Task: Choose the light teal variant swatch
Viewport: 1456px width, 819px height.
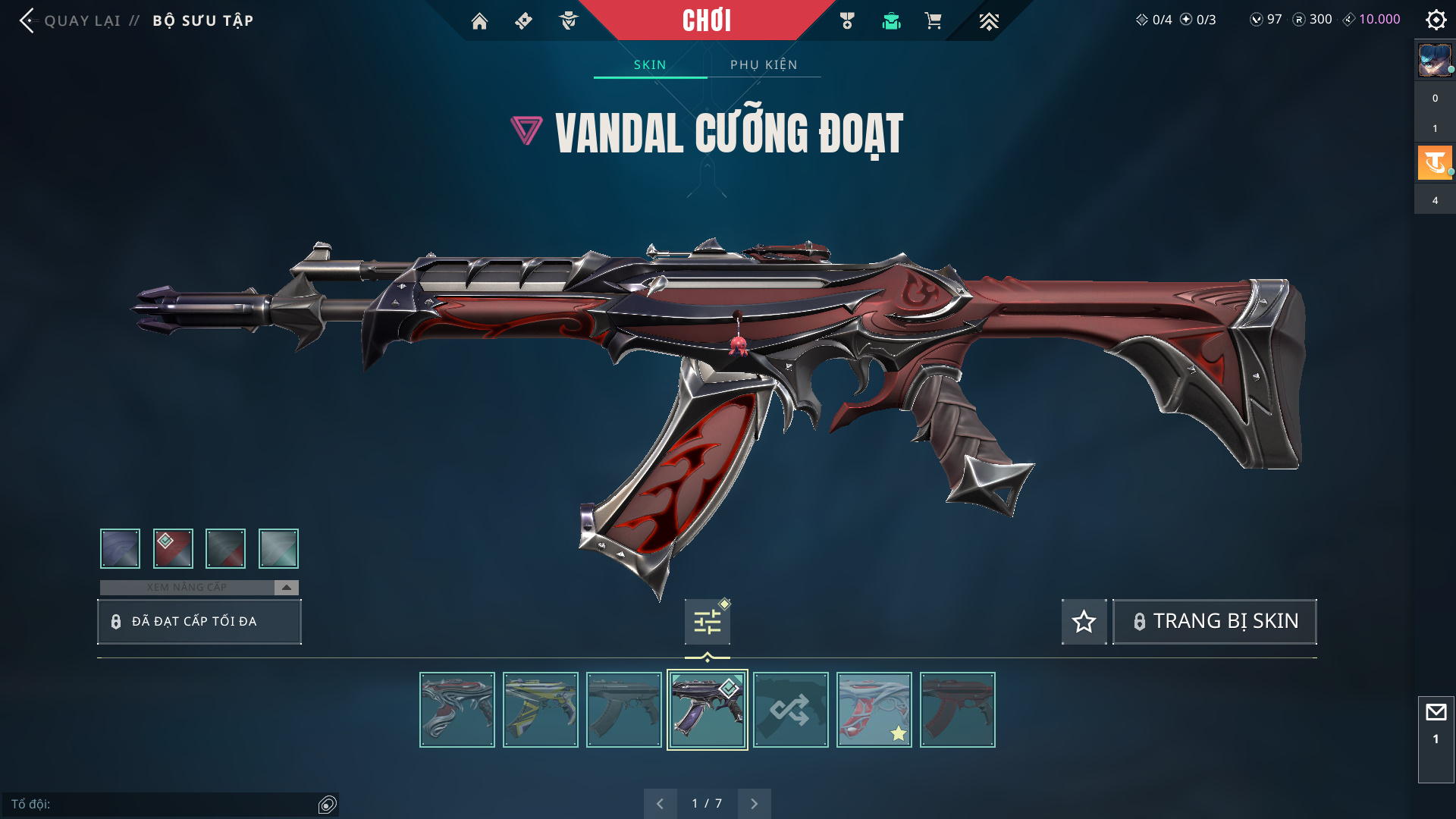Action: 278,548
